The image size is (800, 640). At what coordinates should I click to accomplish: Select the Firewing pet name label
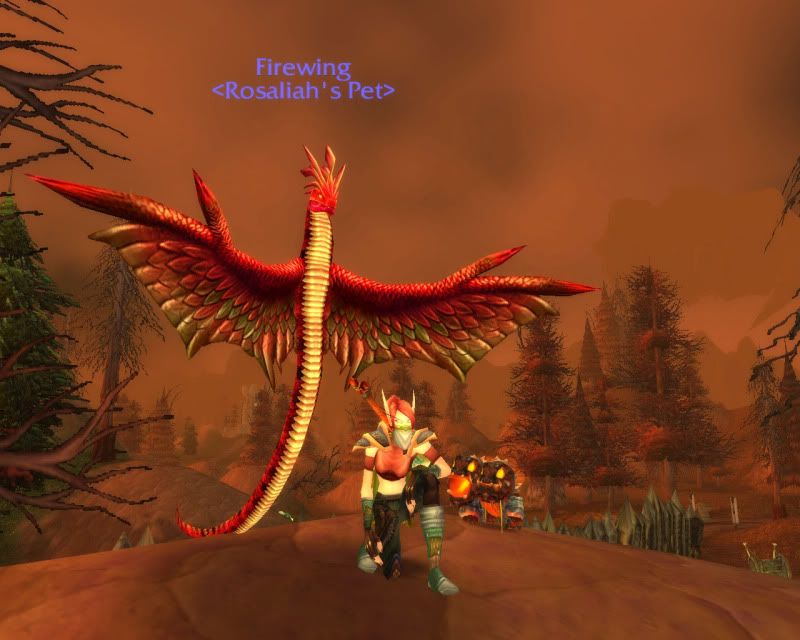[303, 68]
